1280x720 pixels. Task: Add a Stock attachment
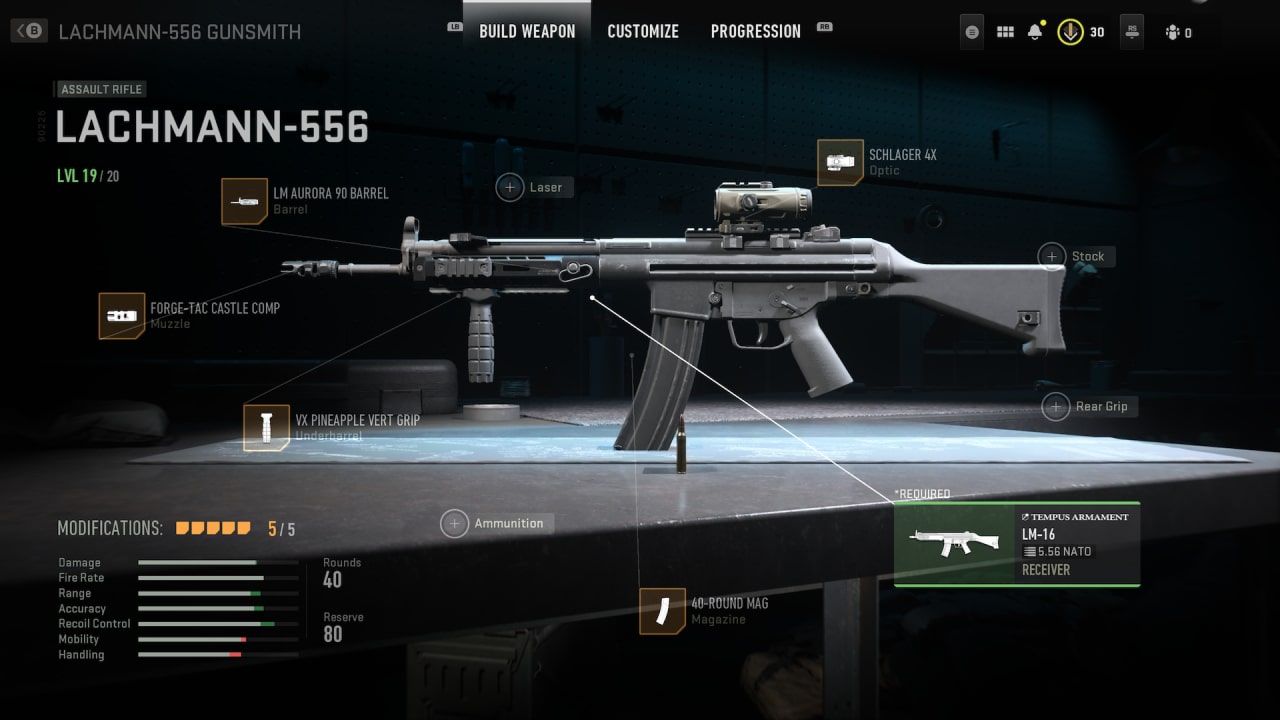click(1052, 256)
